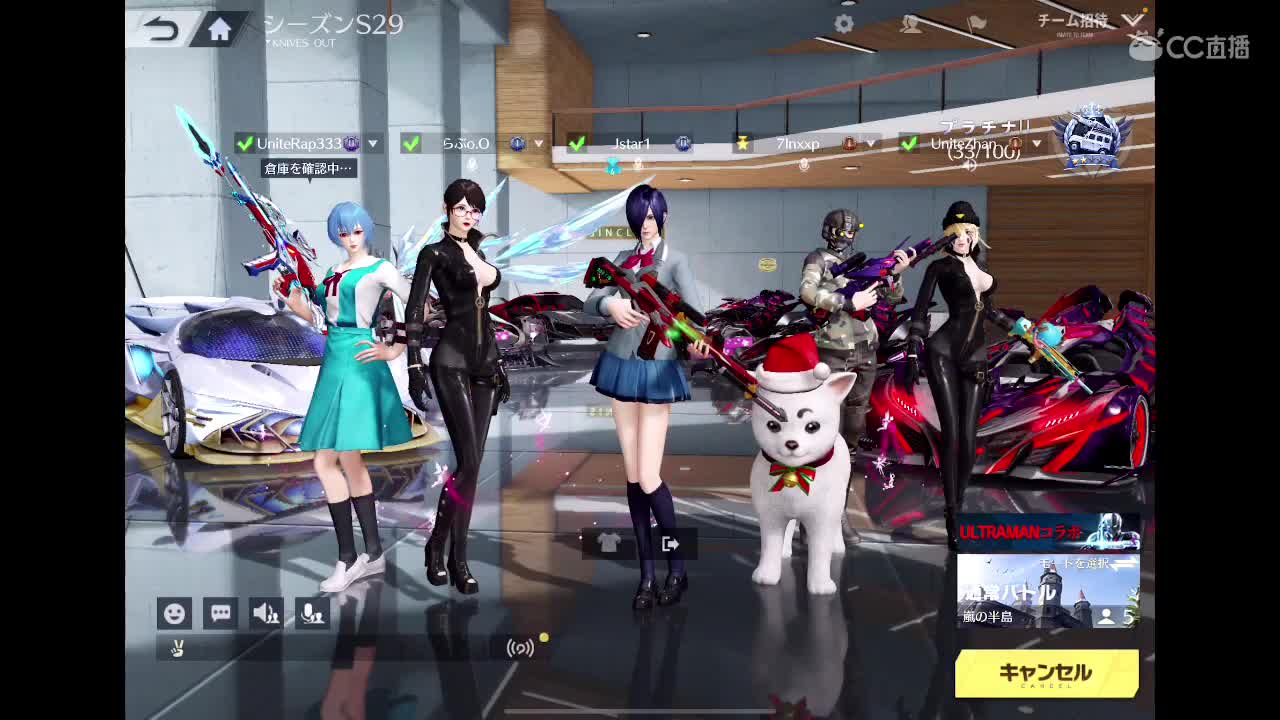This screenshot has width=1280, height=720.
Task: Toggle the team voice speaker icon
Action: [x=267, y=613]
